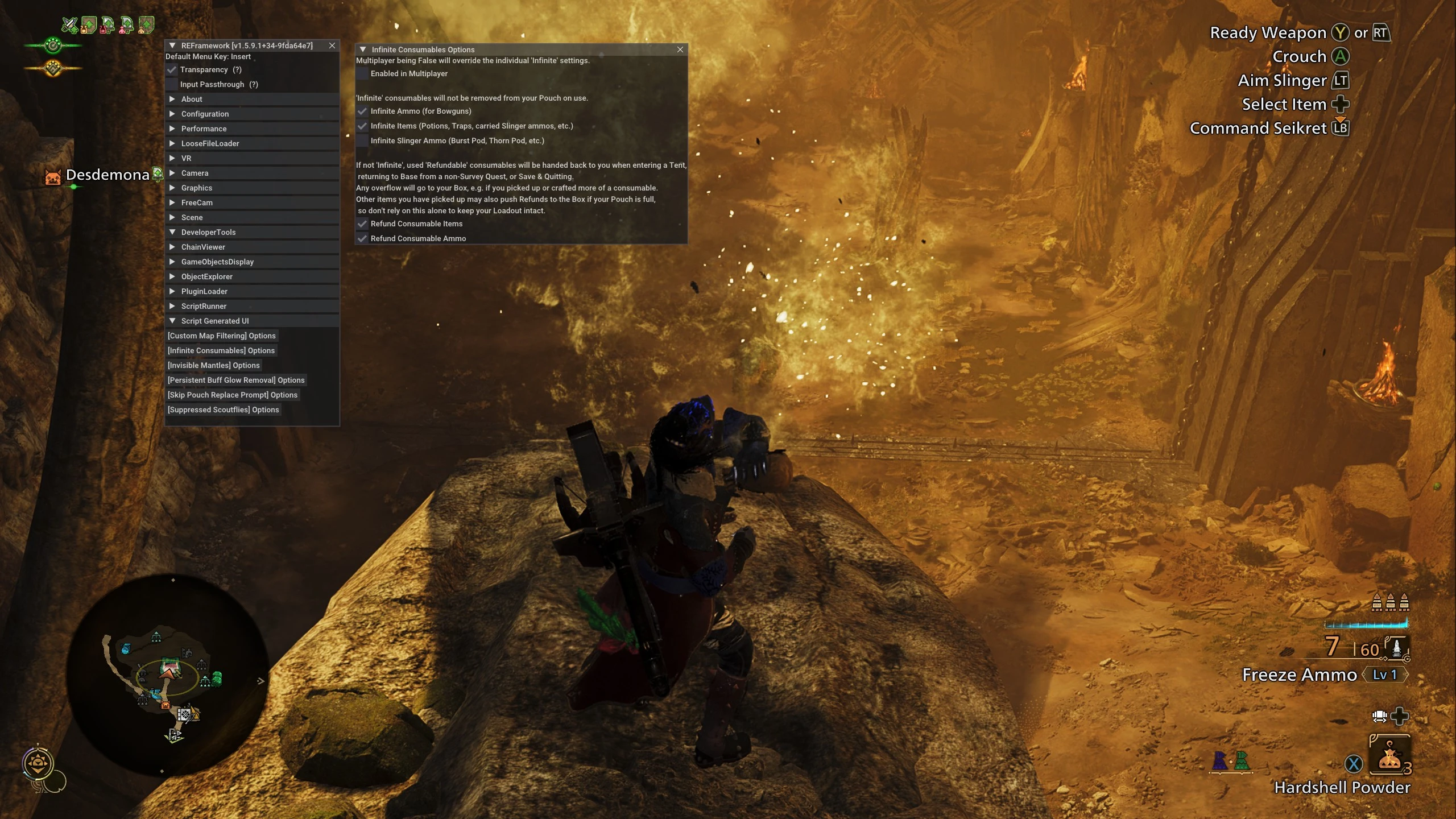Open [Custom Map Filtering] Options
Screen dimensions: 1456x819
pos(221,336)
